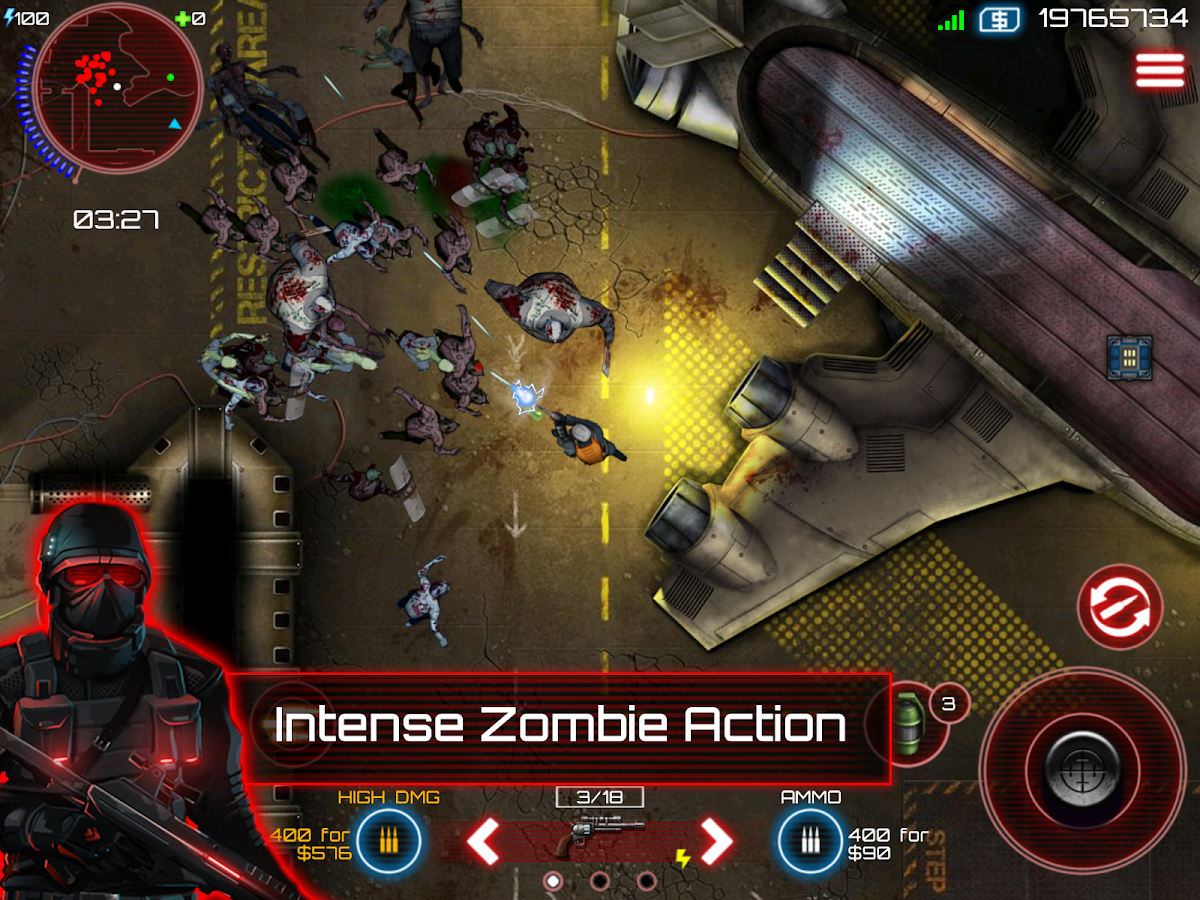Throw a grenade with the grenade icon
The image size is (1200, 900).
point(907,724)
